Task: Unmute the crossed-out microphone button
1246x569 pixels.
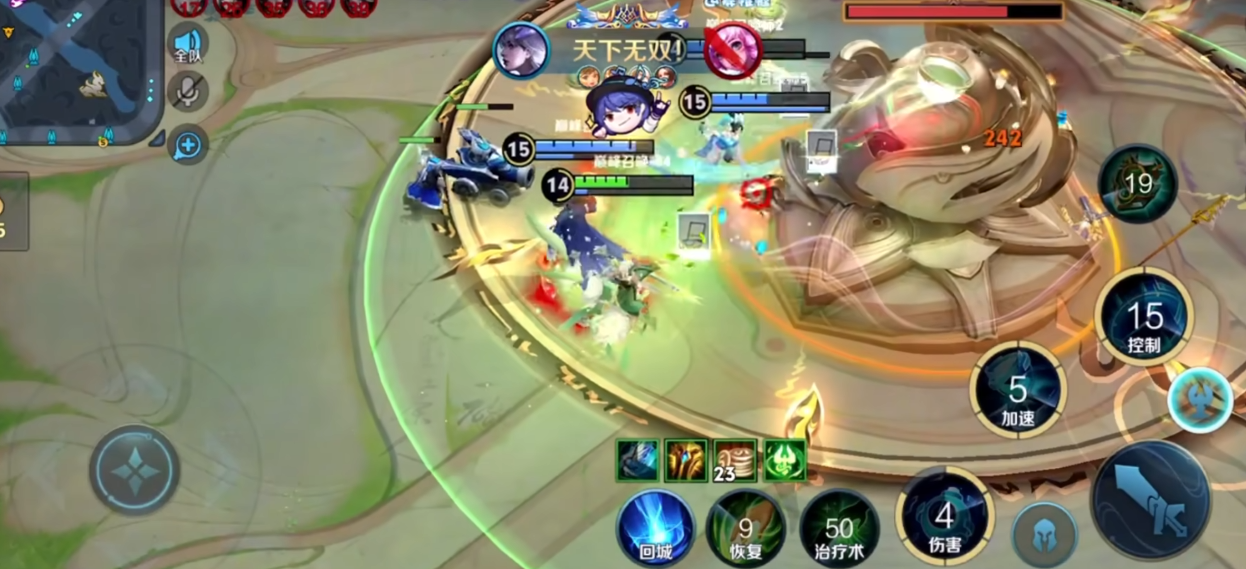Action: pyautogui.click(x=188, y=93)
